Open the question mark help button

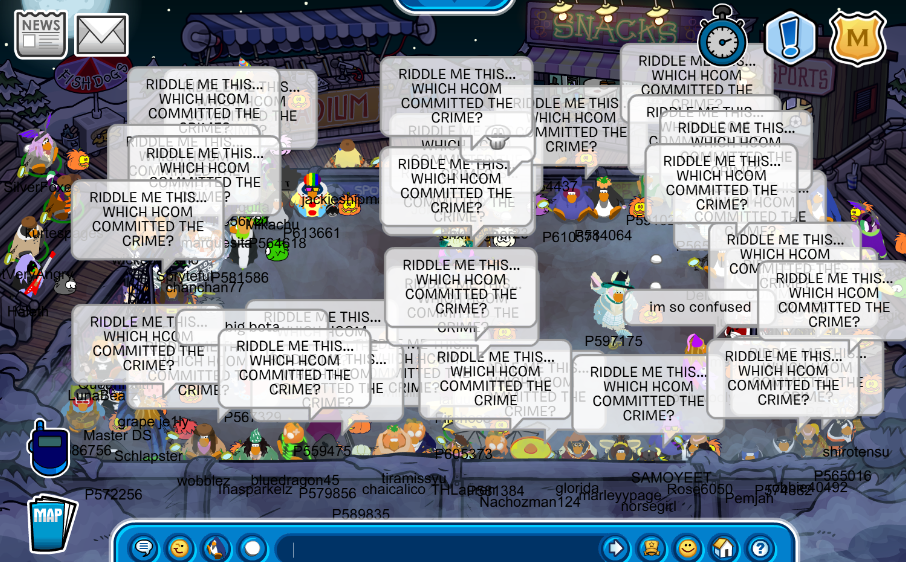759,548
